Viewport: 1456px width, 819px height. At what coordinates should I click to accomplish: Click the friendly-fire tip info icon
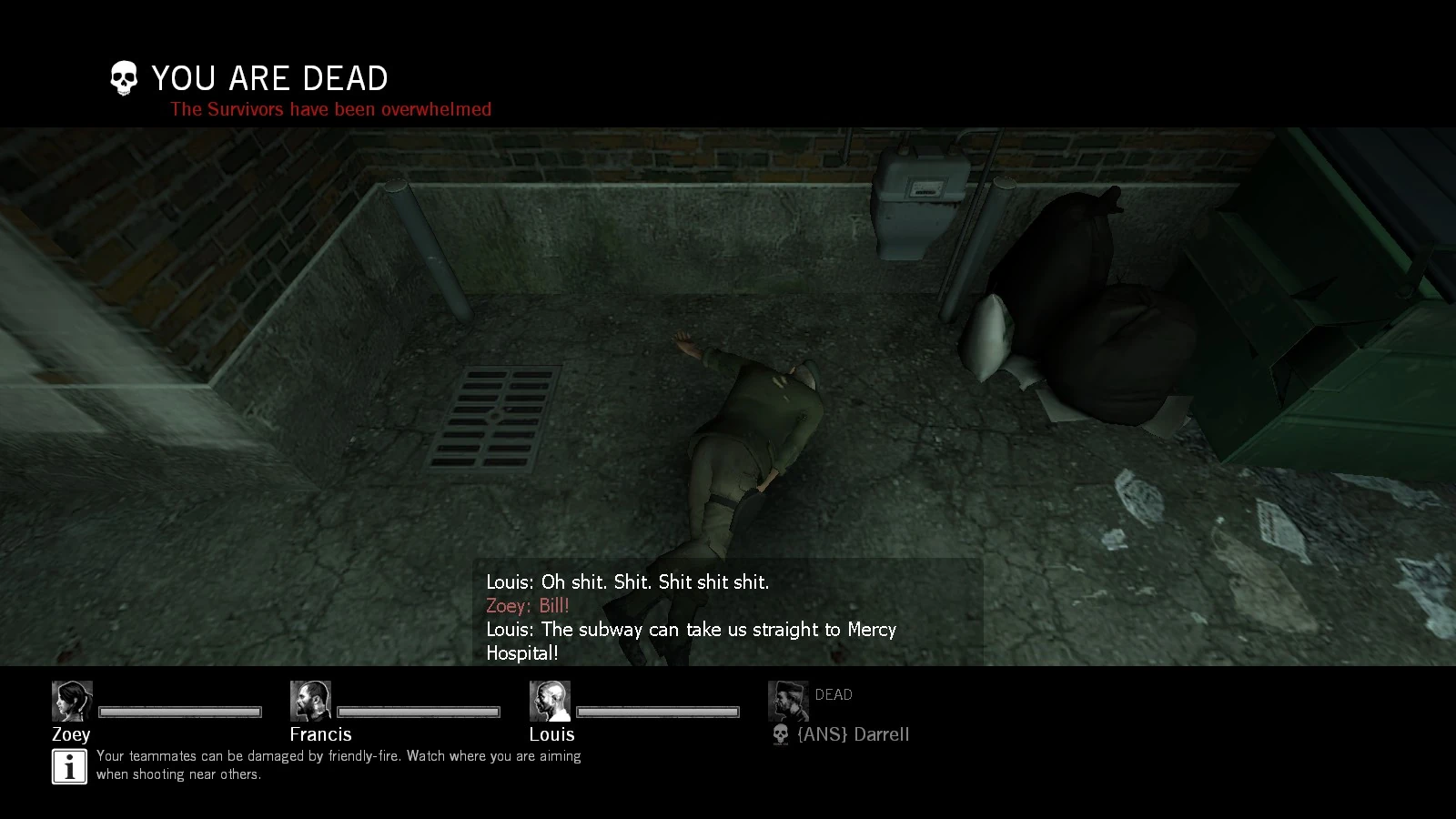click(x=69, y=766)
